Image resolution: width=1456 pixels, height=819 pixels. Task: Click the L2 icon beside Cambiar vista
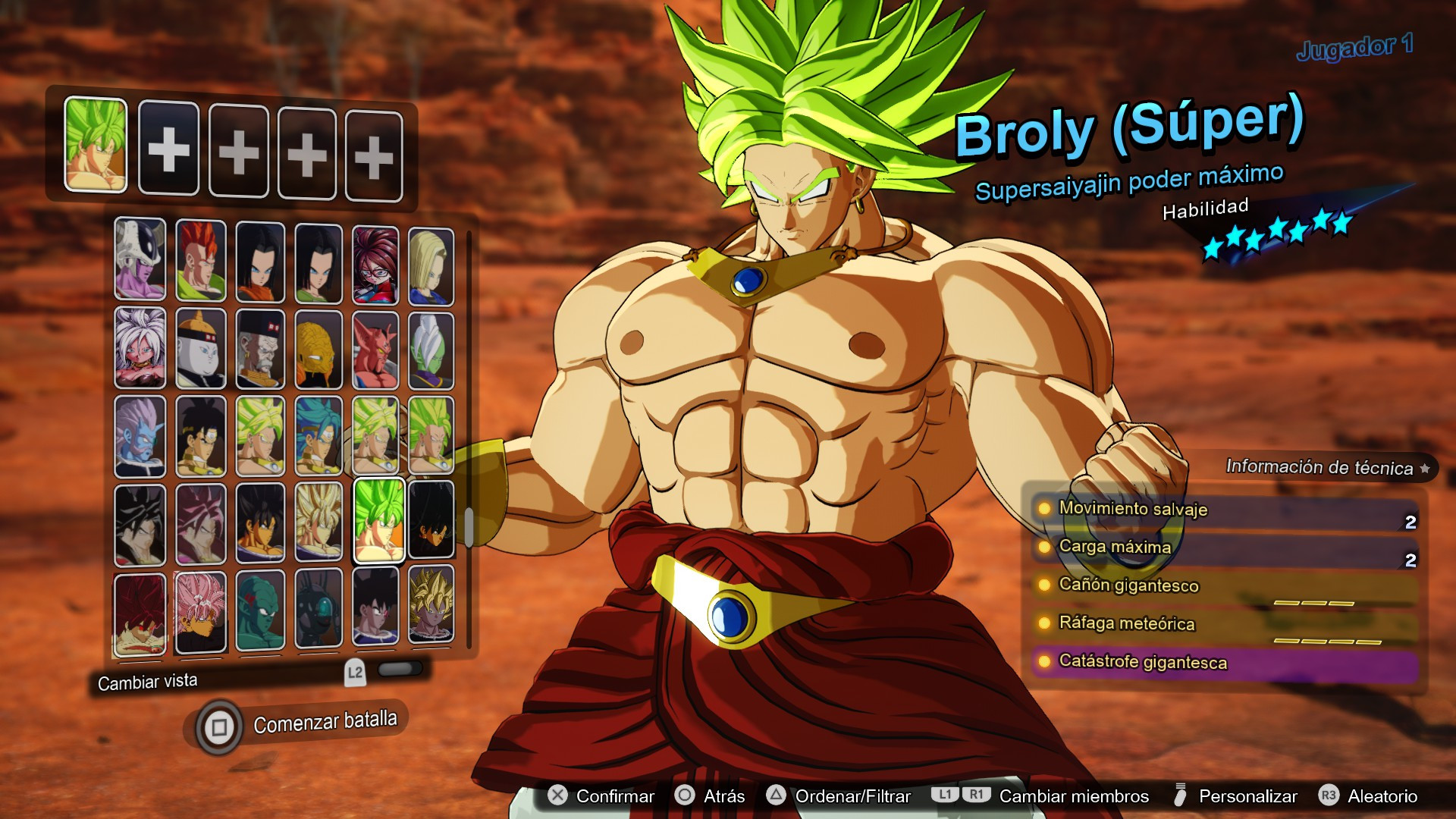click(355, 671)
